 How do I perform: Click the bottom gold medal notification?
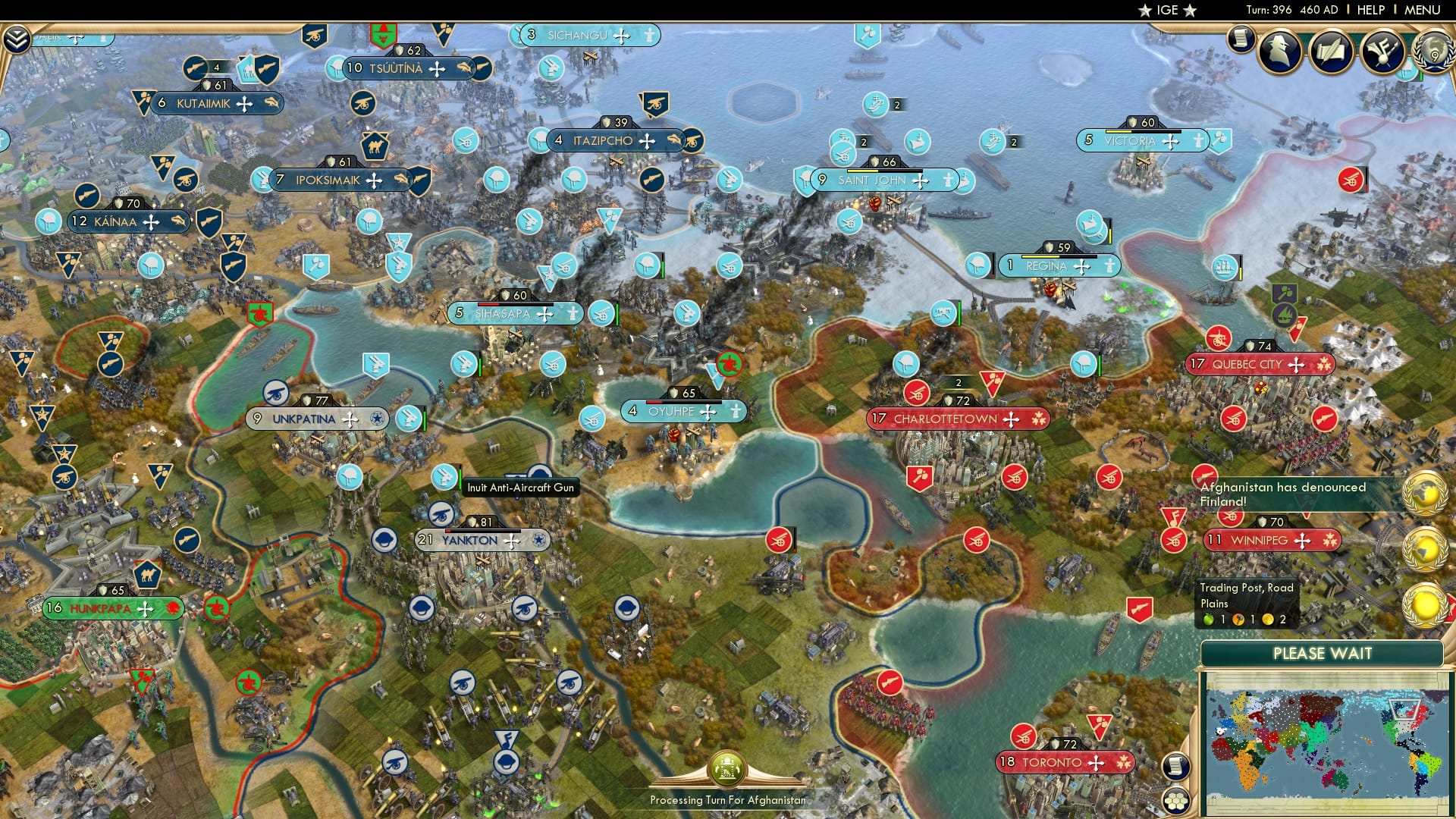(1426, 604)
